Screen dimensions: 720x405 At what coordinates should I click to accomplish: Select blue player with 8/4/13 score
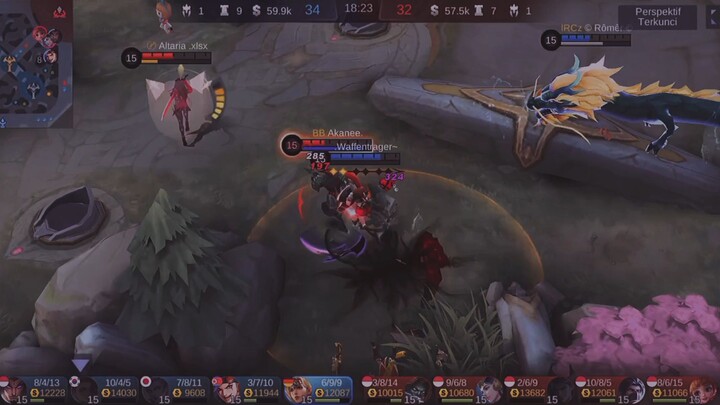[x=35, y=389]
